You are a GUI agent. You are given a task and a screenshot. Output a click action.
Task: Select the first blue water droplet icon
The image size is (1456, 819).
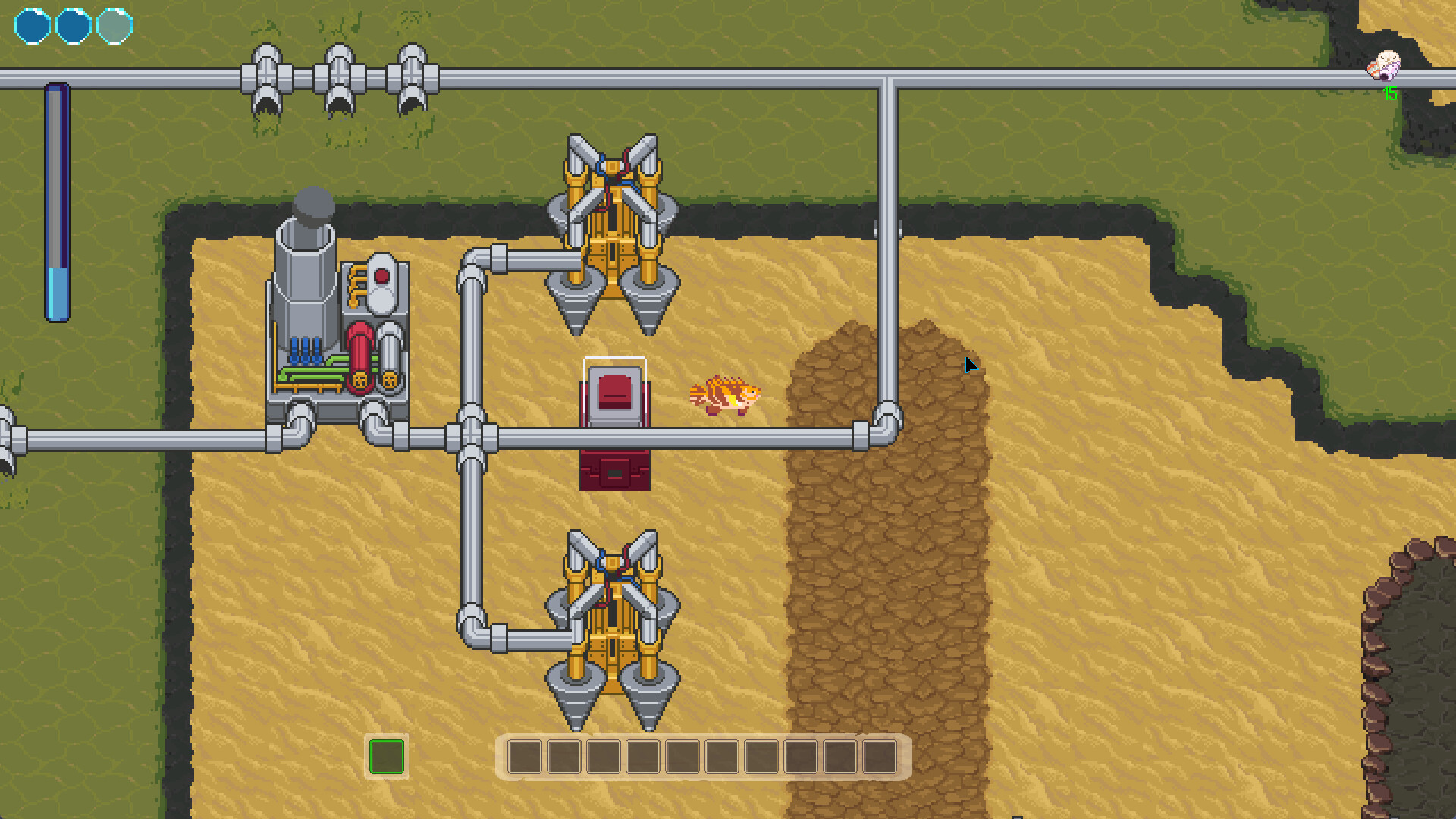(x=32, y=25)
